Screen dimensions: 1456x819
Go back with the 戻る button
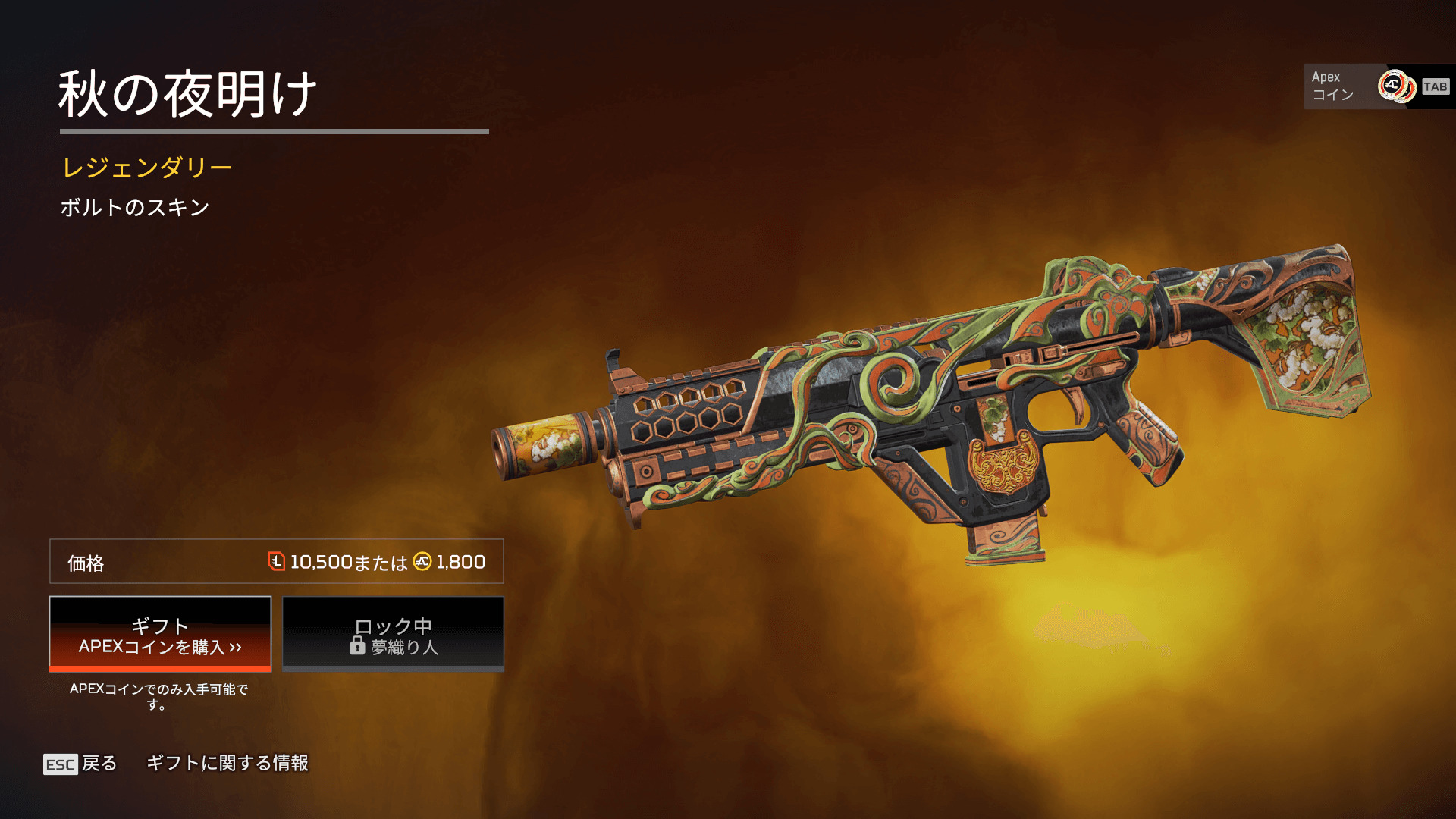(x=81, y=764)
